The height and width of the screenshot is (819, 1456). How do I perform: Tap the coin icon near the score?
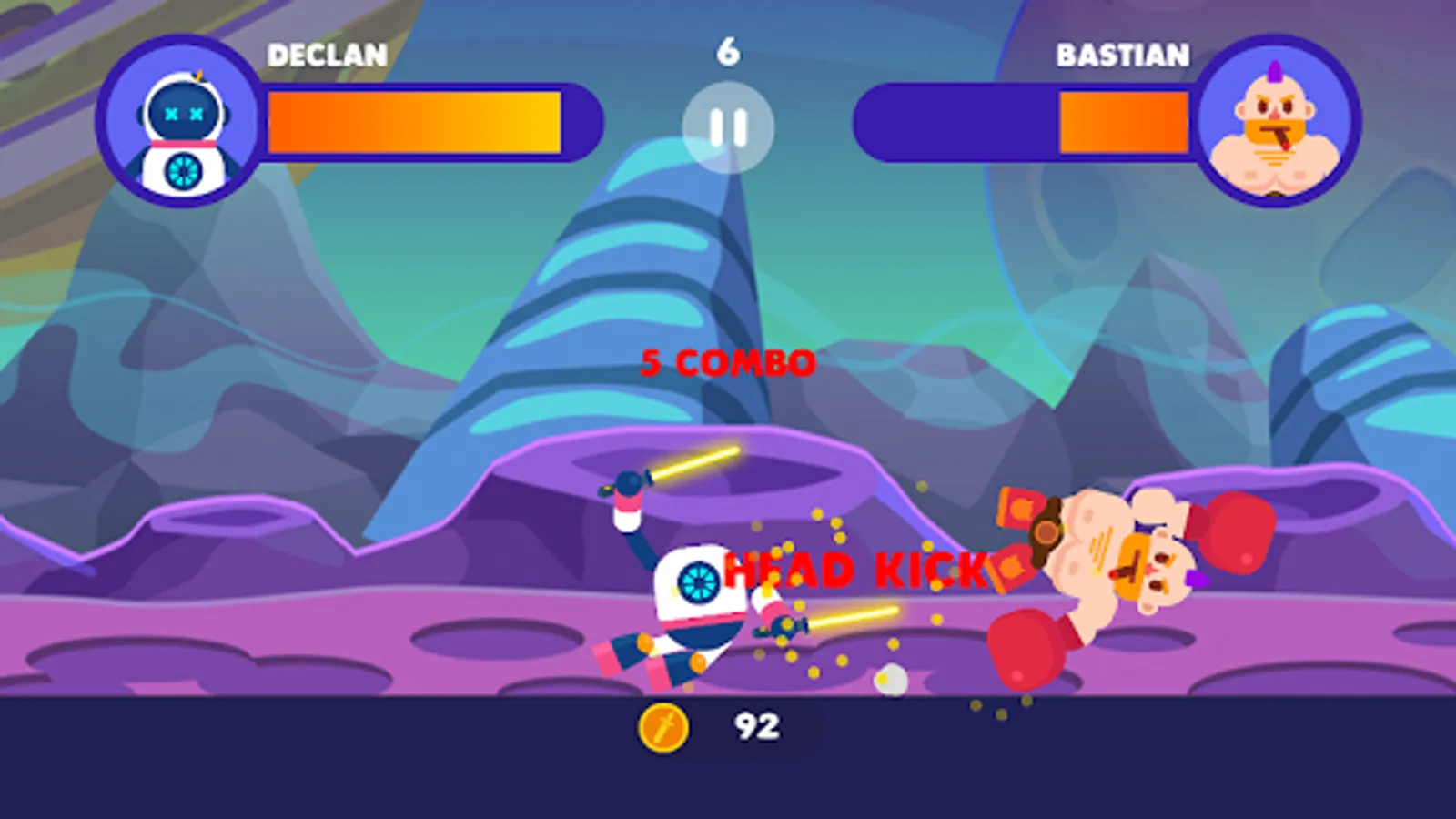(665, 726)
